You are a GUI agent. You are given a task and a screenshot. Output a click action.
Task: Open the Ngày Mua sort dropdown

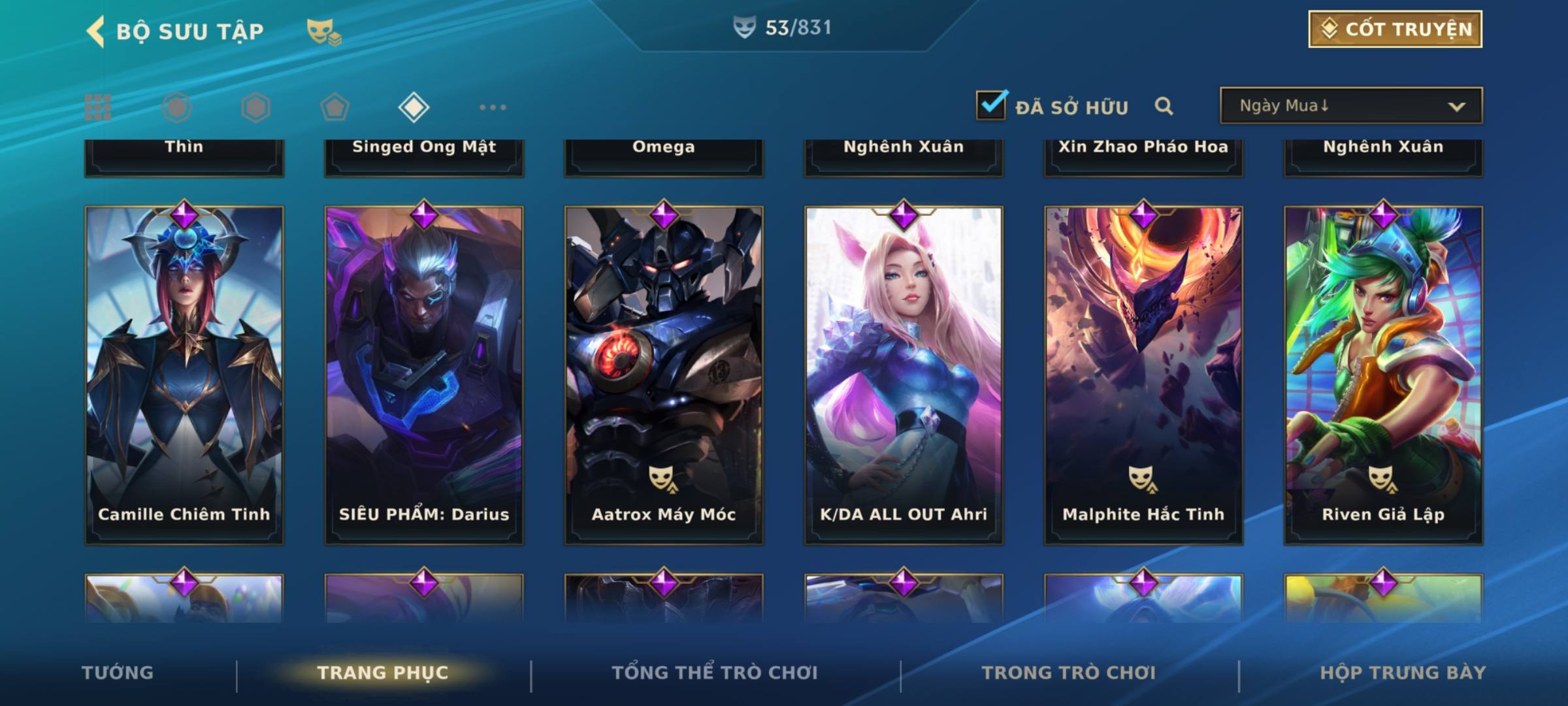coord(1350,106)
